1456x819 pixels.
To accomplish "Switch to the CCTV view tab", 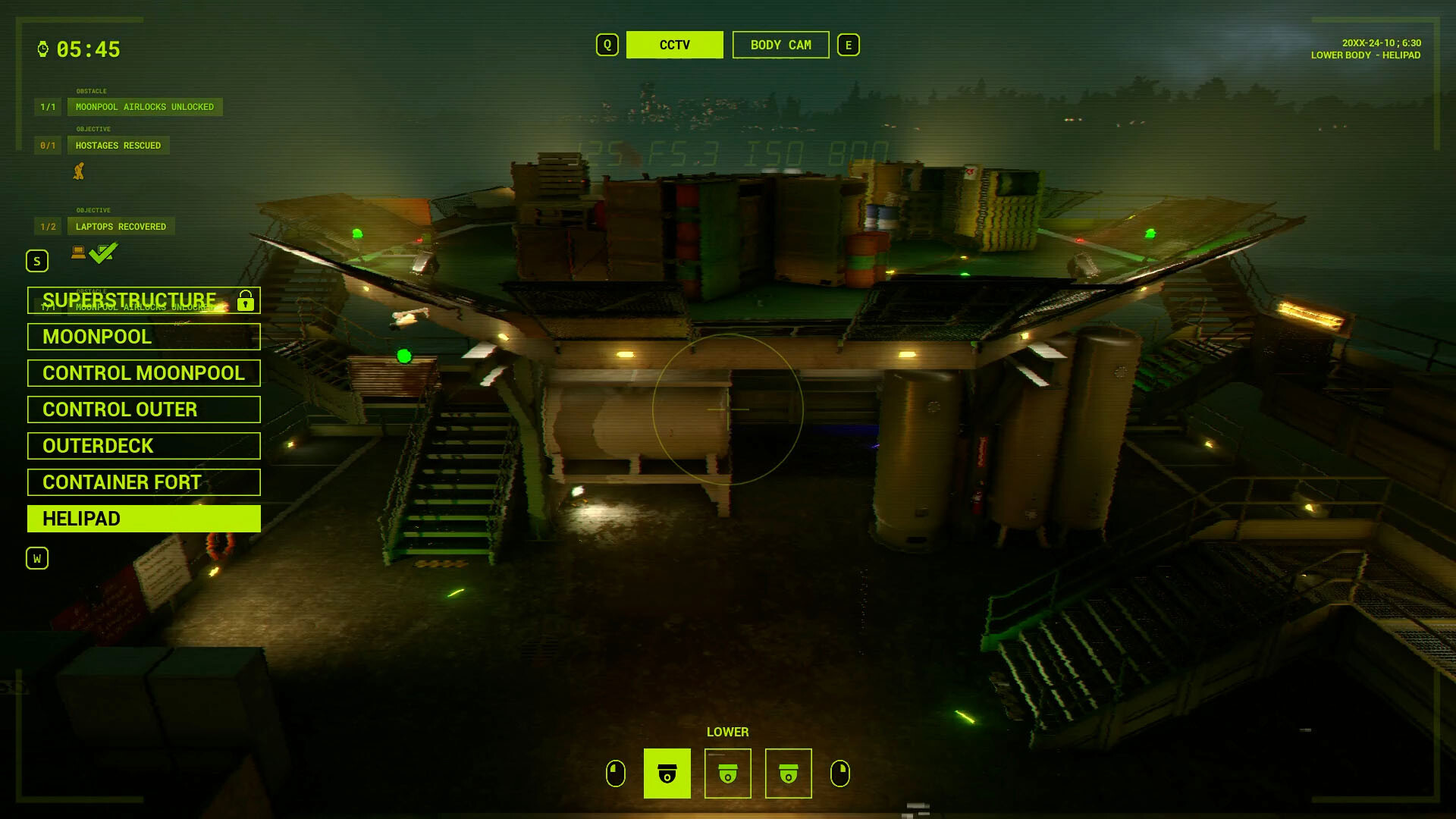I will [x=674, y=45].
